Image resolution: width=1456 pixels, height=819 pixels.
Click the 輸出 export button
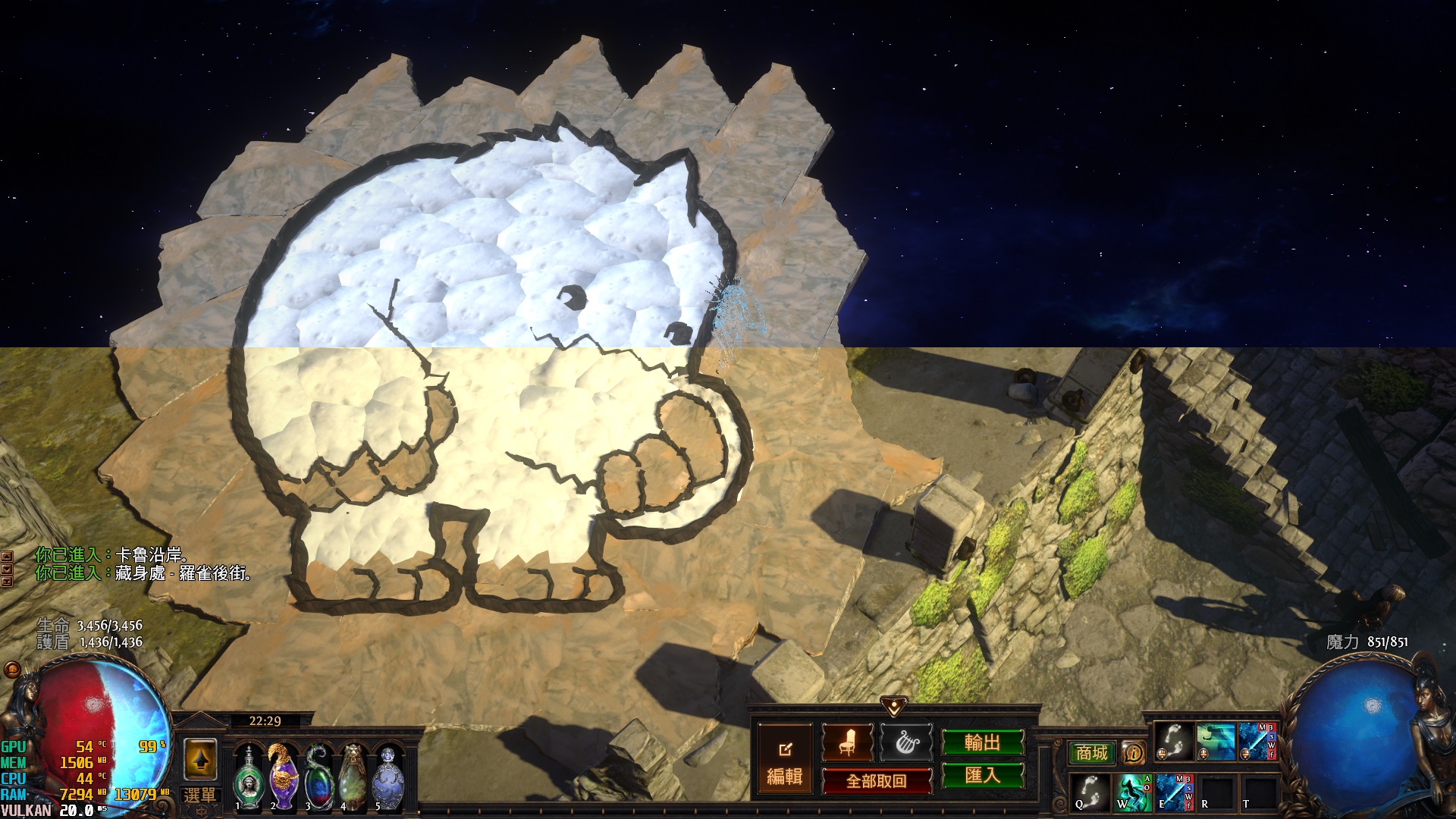[982, 743]
